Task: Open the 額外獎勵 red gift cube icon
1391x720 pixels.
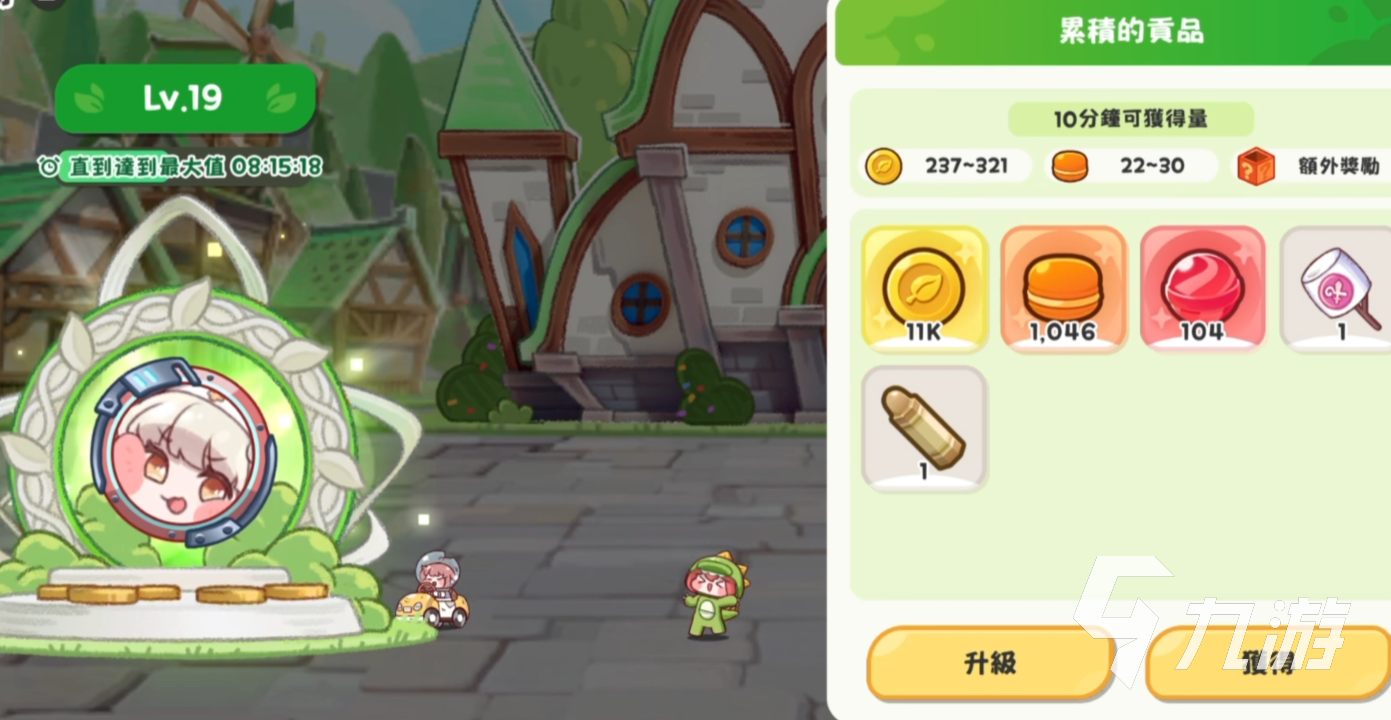Action: pyautogui.click(x=1256, y=166)
